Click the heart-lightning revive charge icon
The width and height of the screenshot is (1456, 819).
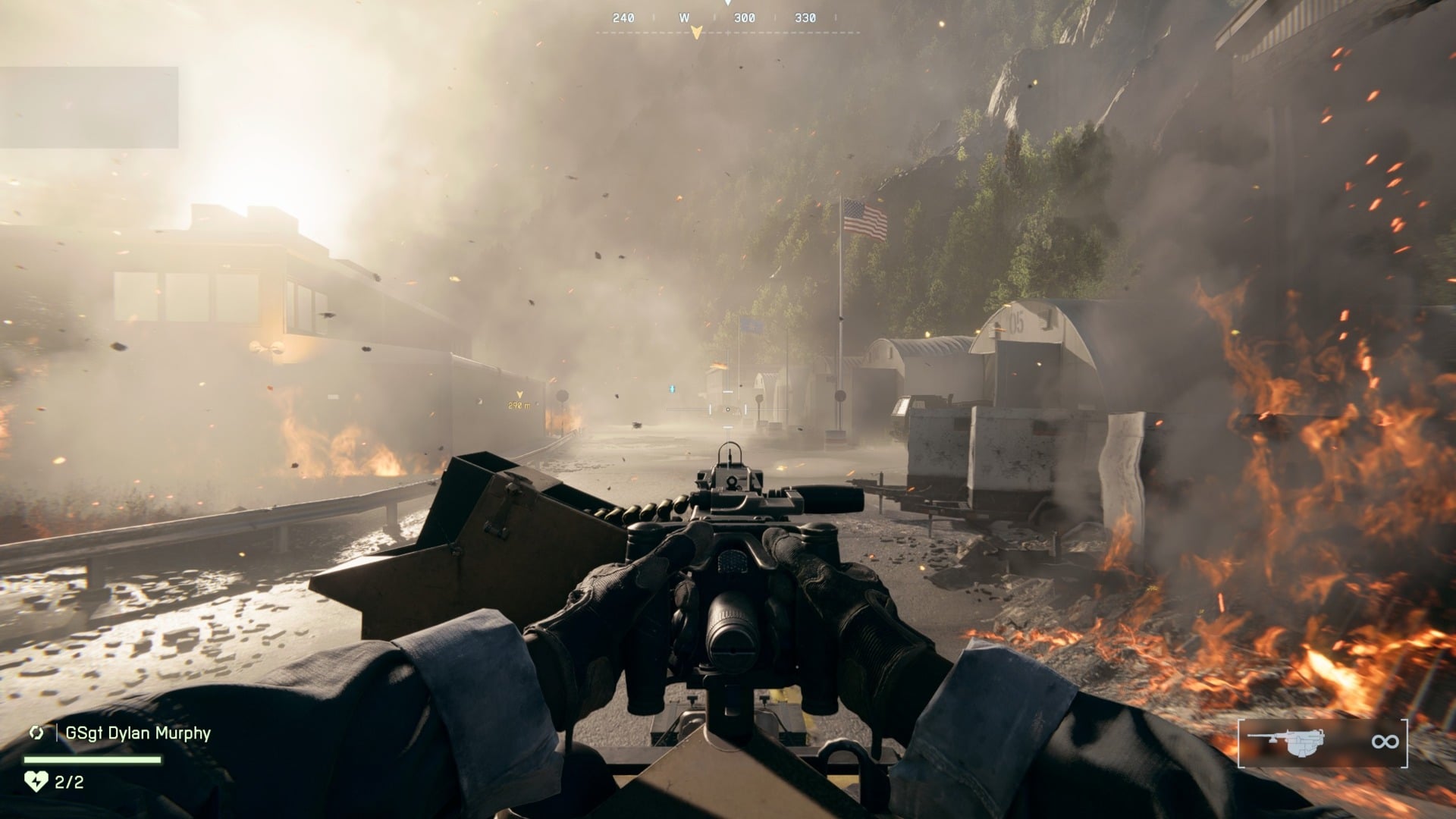[36, 780]
